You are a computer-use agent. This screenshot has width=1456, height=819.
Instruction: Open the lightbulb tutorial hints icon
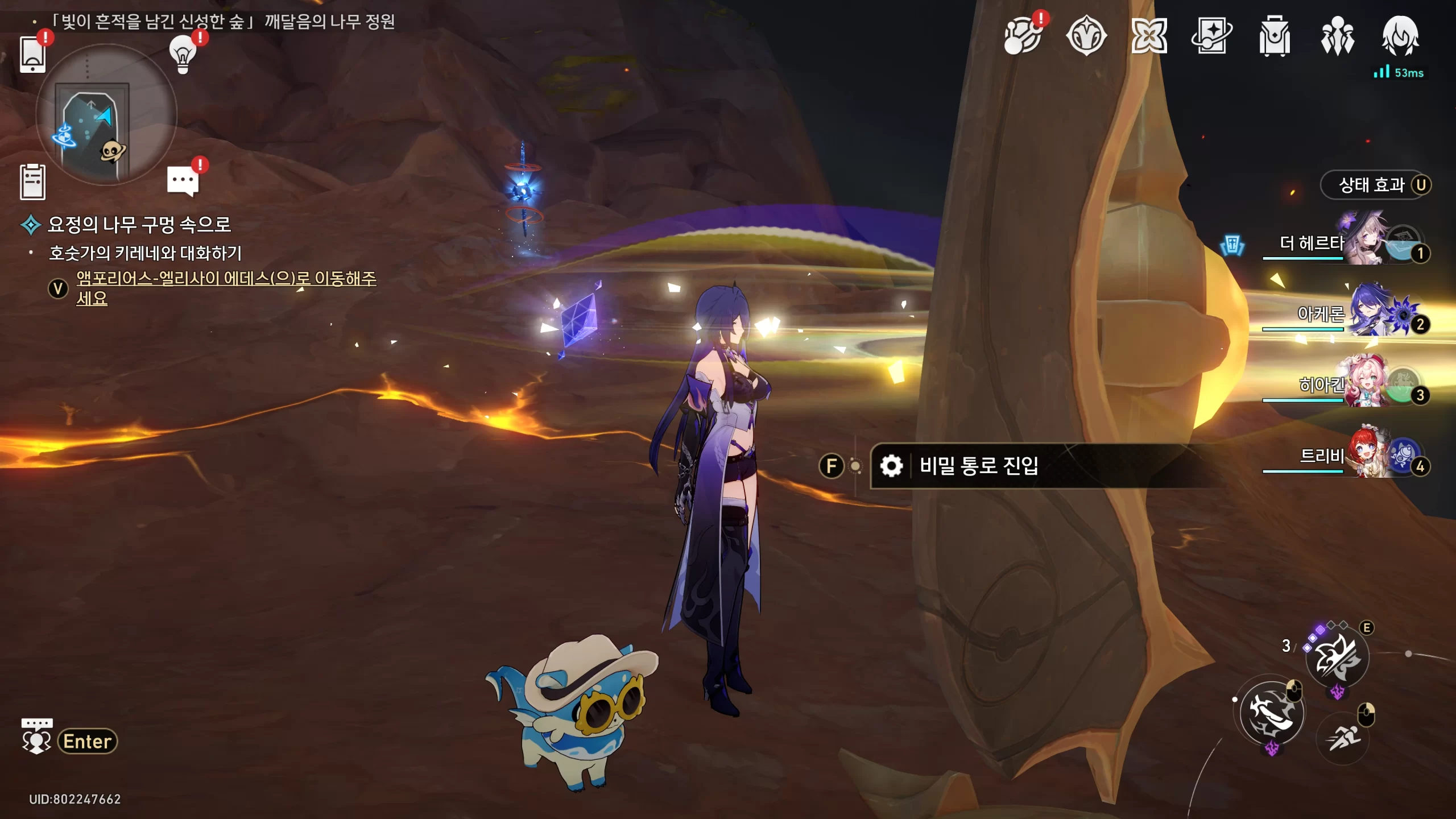click(183, 54)
